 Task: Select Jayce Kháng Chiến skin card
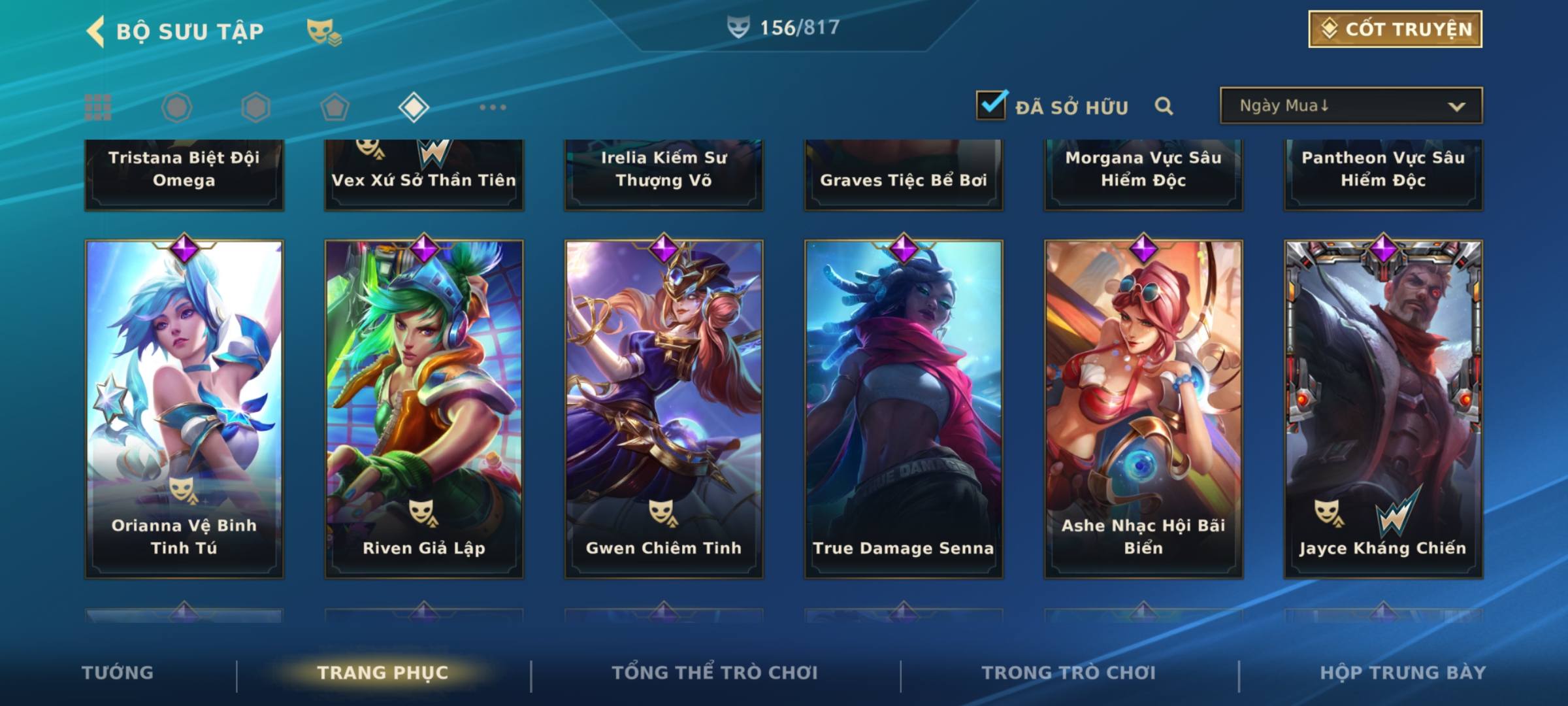1383,409
